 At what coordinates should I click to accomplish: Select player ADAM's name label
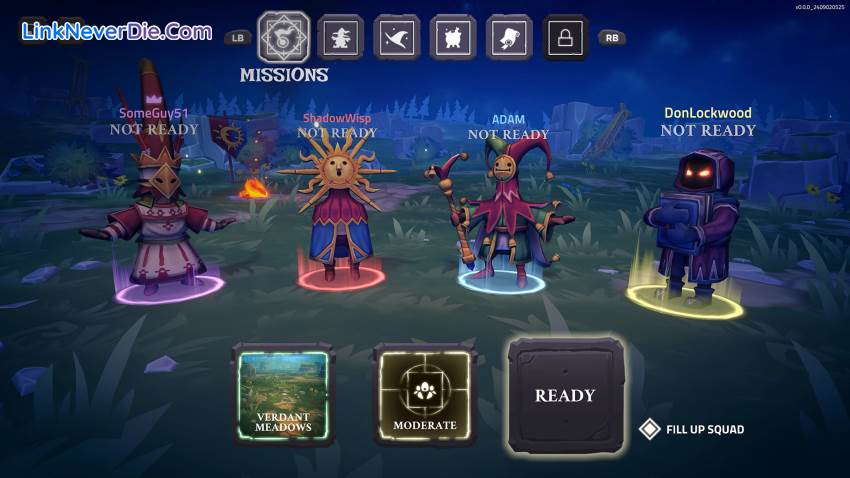(x=508, y=120)
